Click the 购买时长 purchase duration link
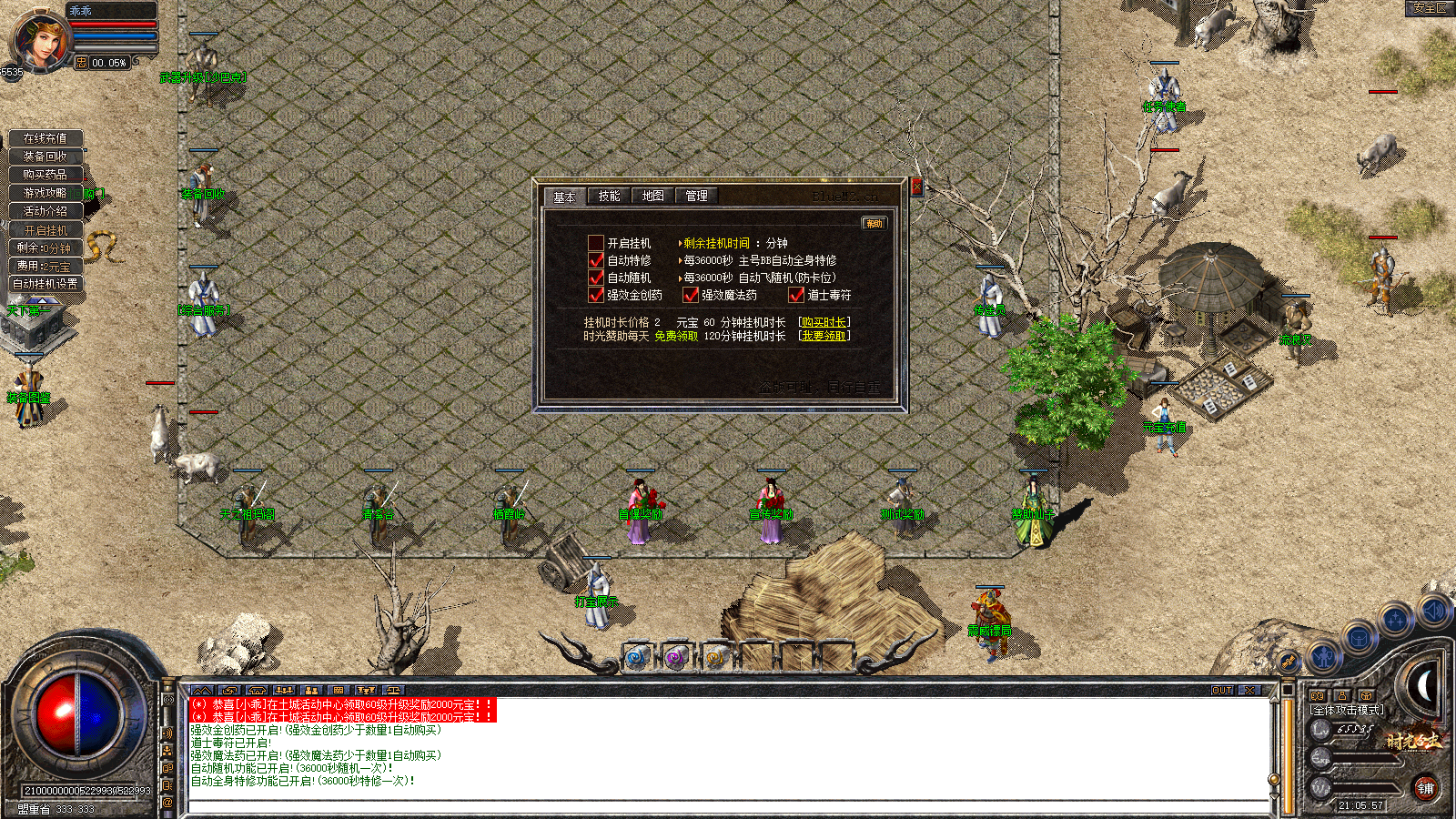This screenshot has height=819, width=1456. pyautogui.click(x=824, y=322)
